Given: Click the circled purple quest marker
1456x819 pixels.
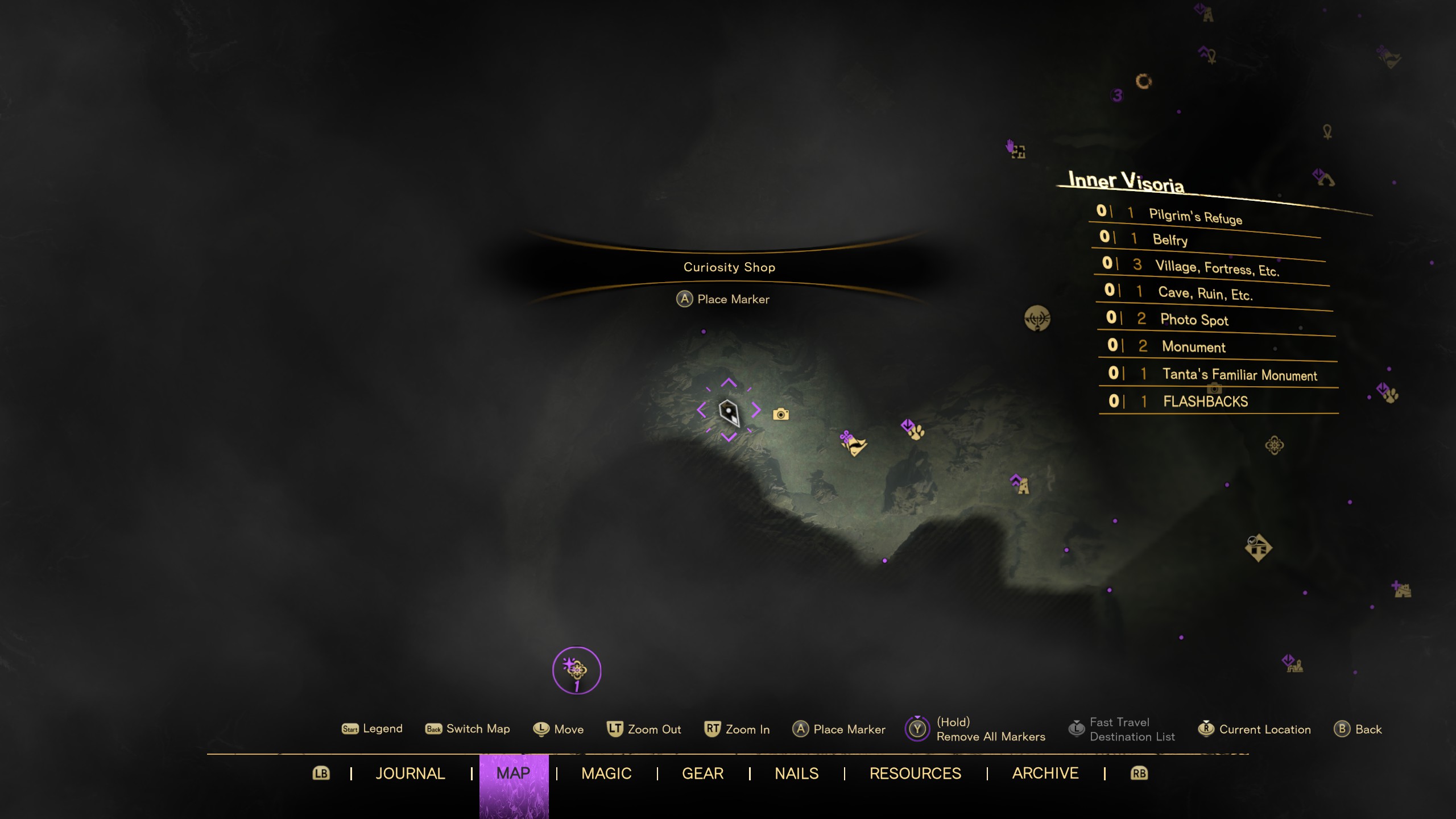Looking at the screenshot, I should click(576, 670).
